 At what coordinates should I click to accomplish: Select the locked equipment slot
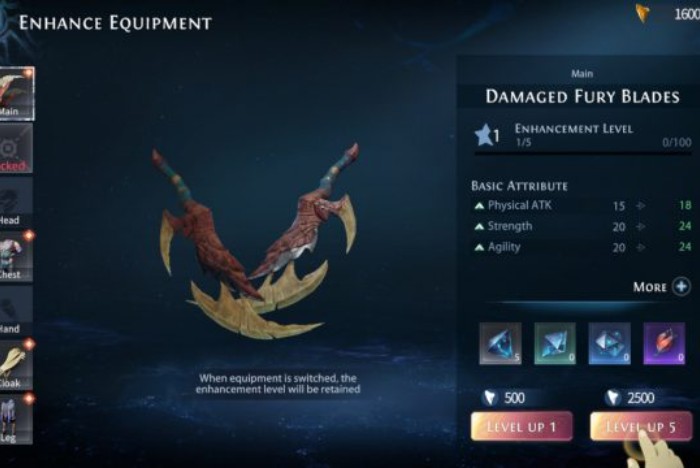[x=17, y=148]
